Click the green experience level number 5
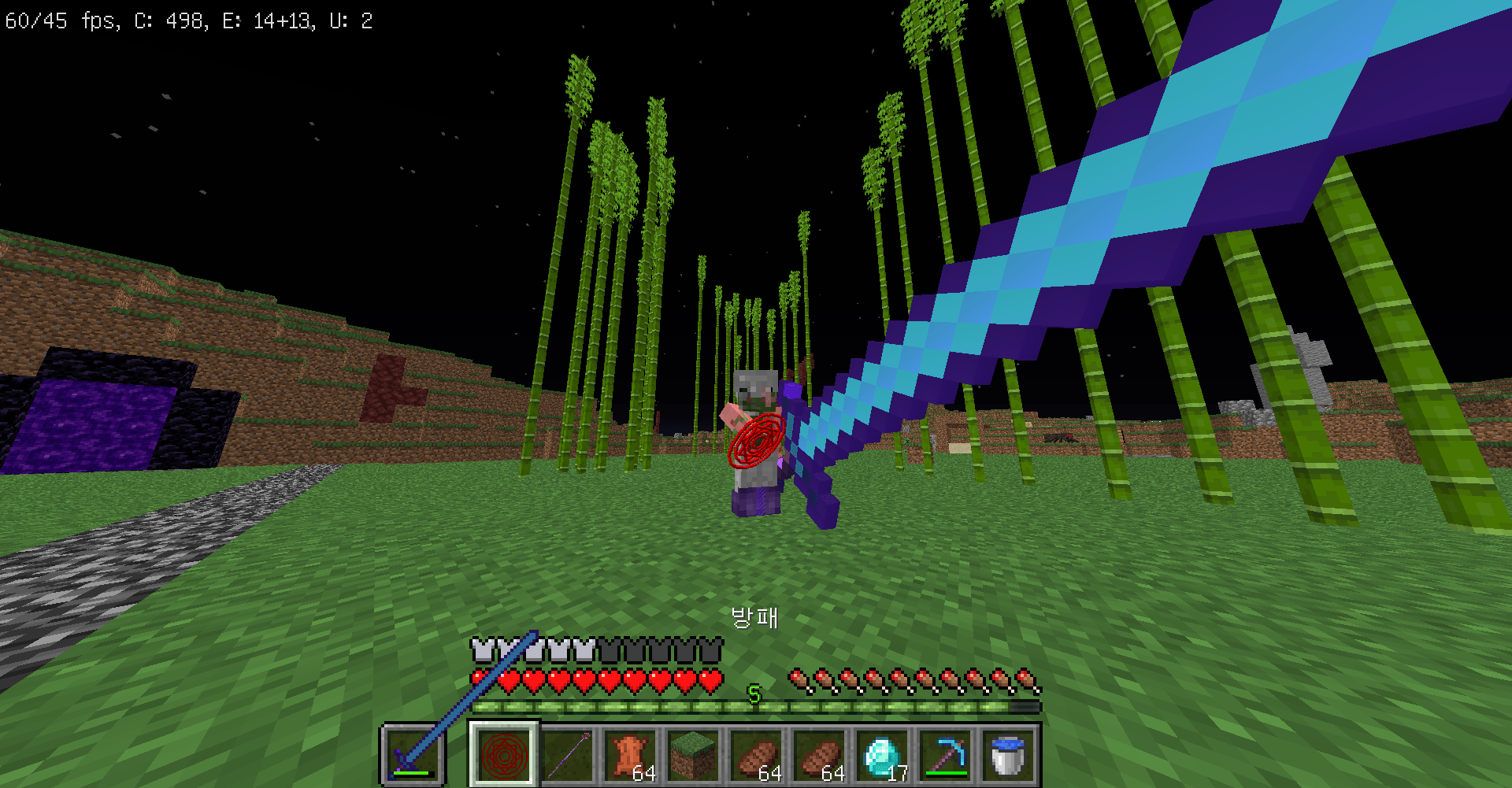The width and height of the screenshot is (1512, 788). point(754,695)
